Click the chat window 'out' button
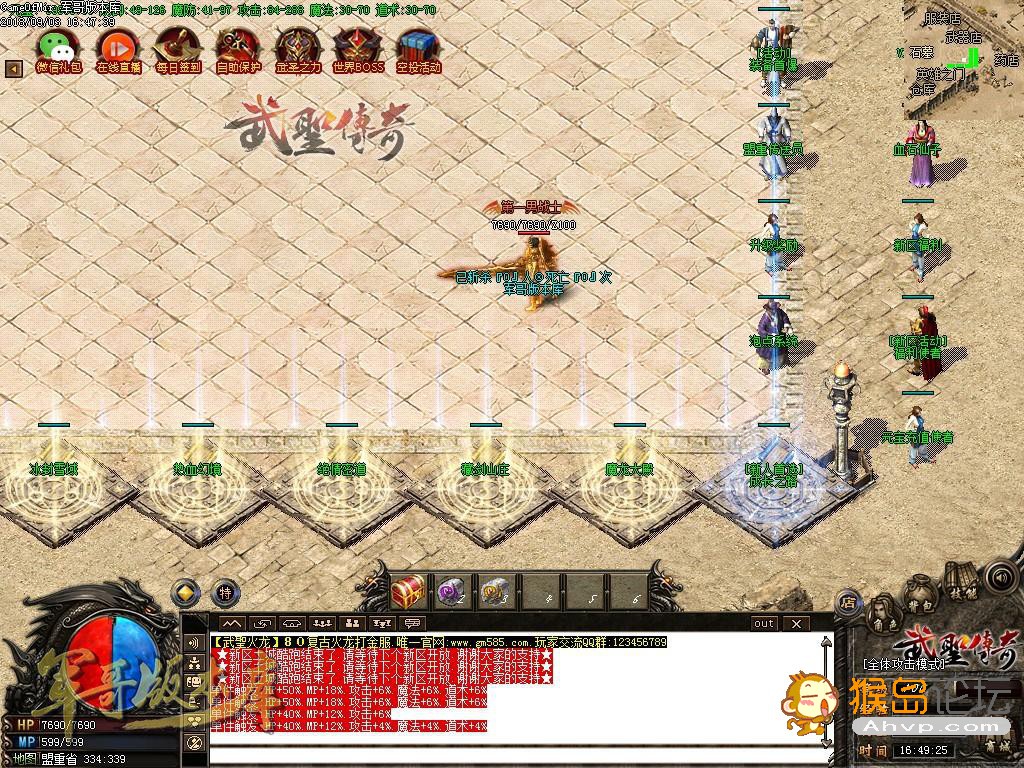1024x768 pixels. [764, 623]
